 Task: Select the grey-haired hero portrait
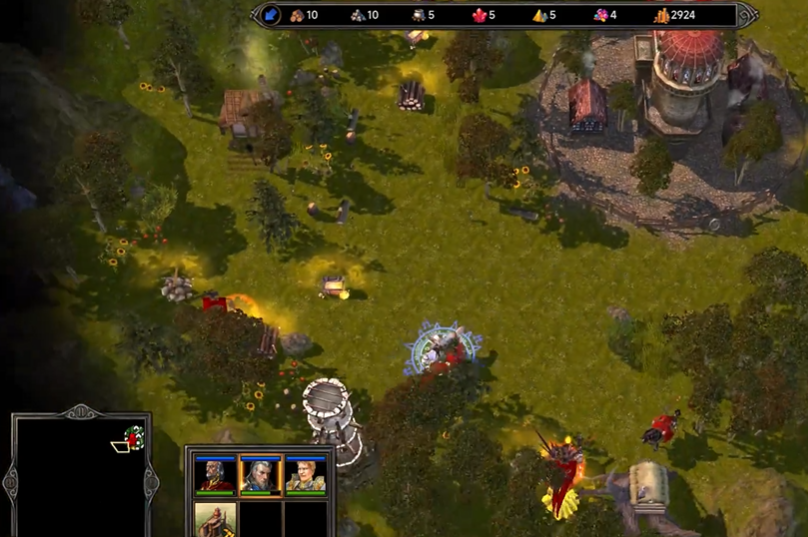coord(259,474)
